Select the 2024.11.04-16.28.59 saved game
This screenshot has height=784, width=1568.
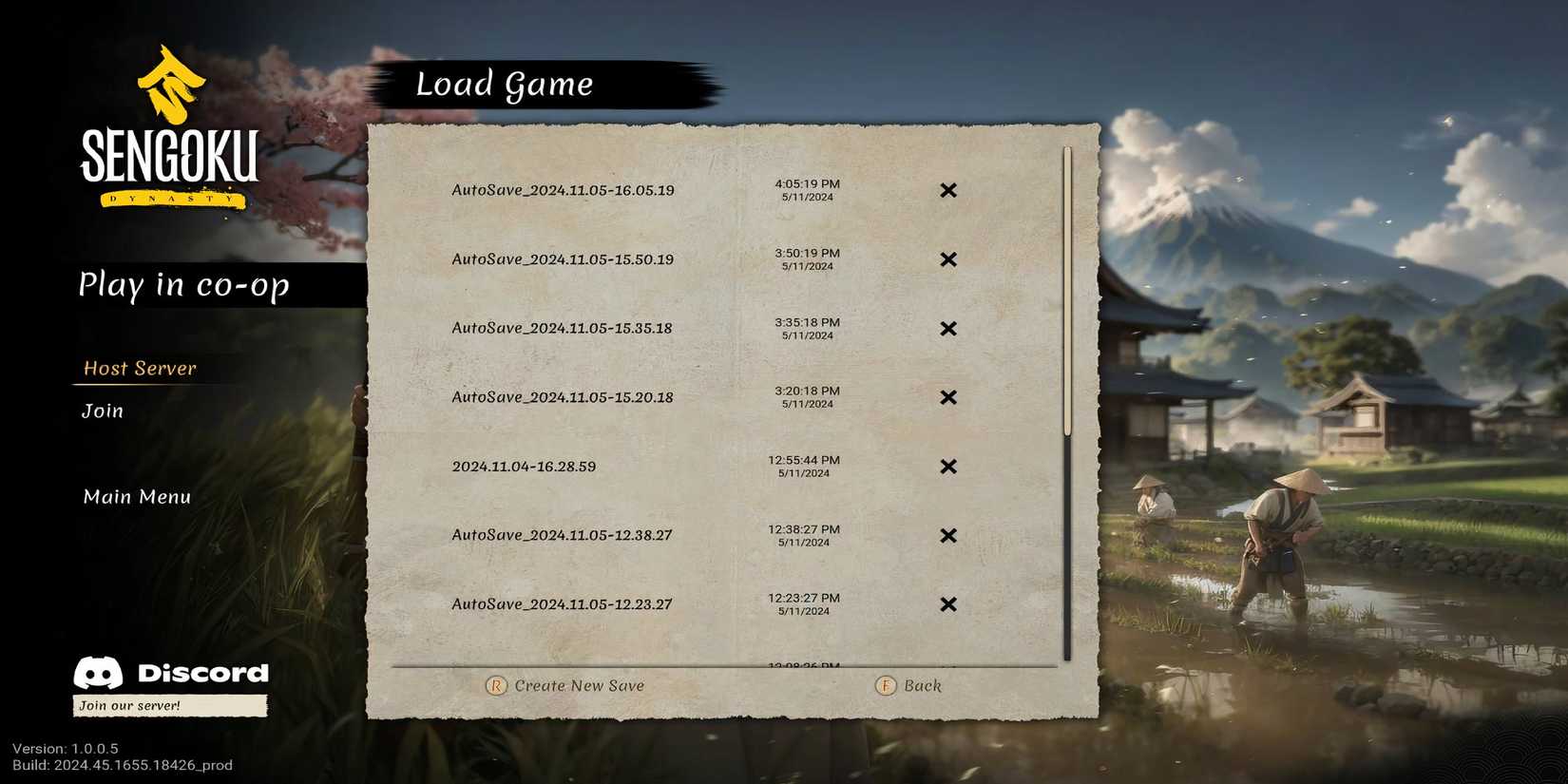tap(524, 467)
